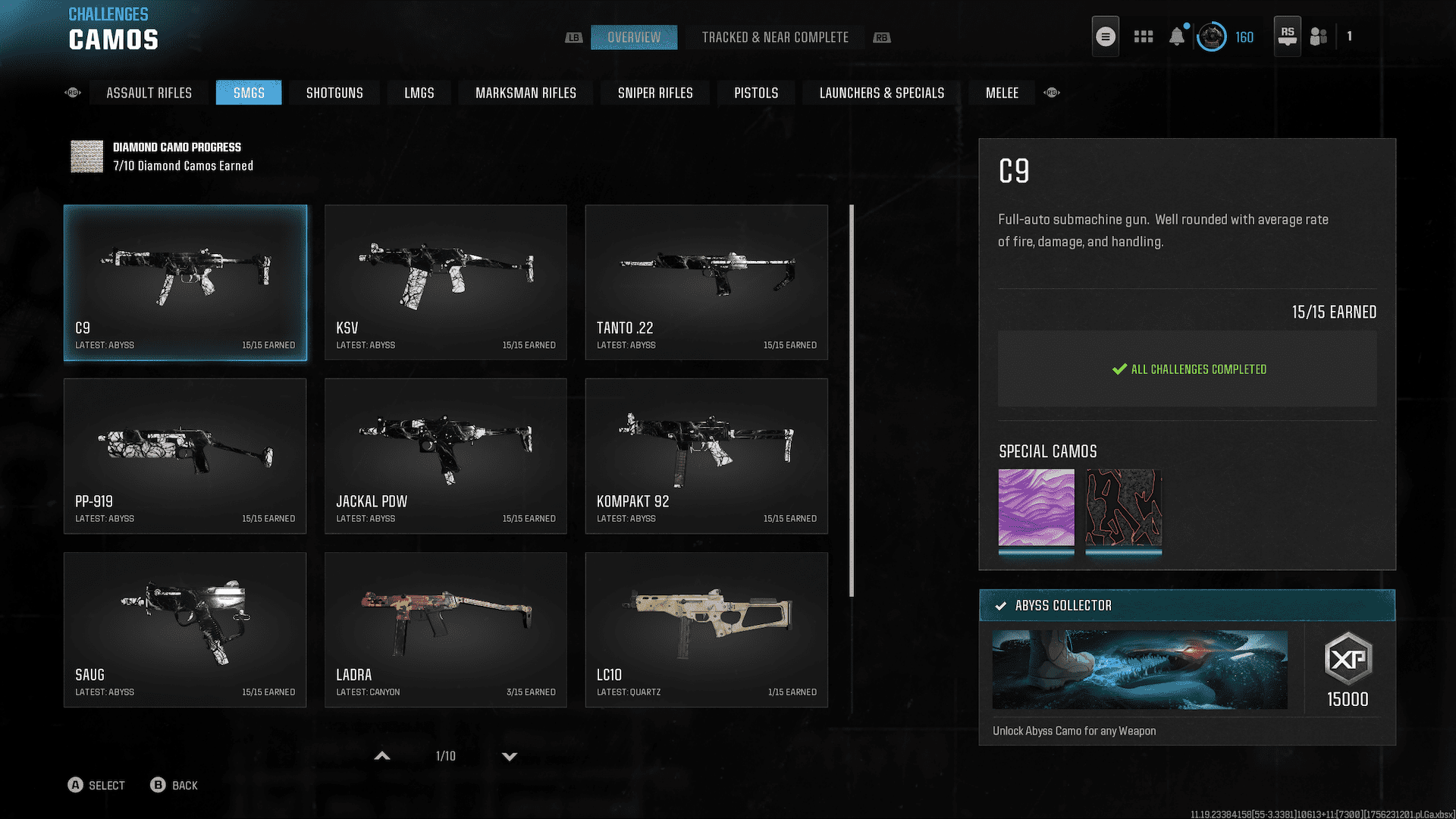The height and width of the screenshot is (819, 1456).
Task: Open the Tracked & Near Complete tab
Action: pos(774,37)
